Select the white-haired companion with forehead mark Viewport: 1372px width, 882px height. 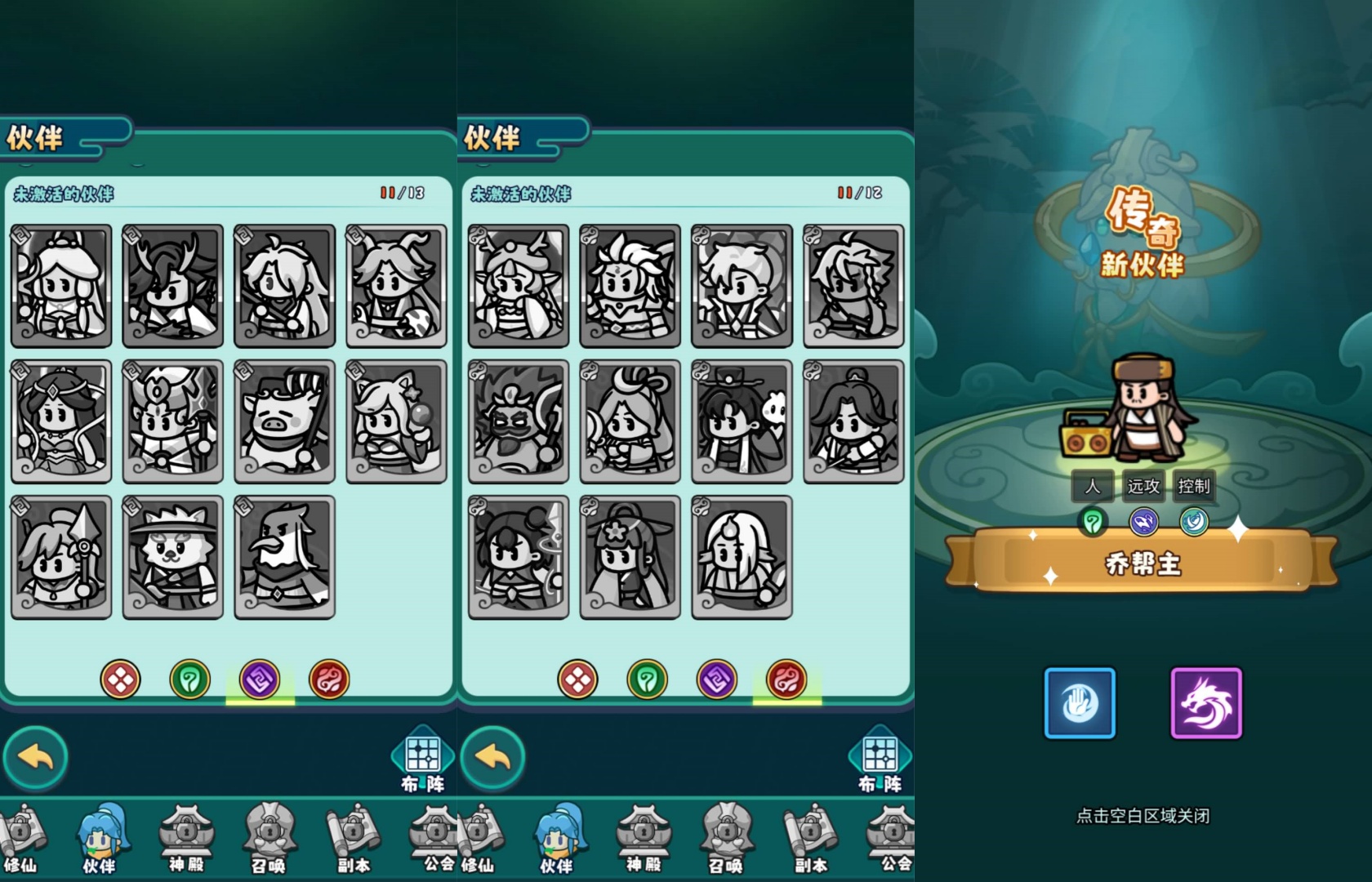742,557
